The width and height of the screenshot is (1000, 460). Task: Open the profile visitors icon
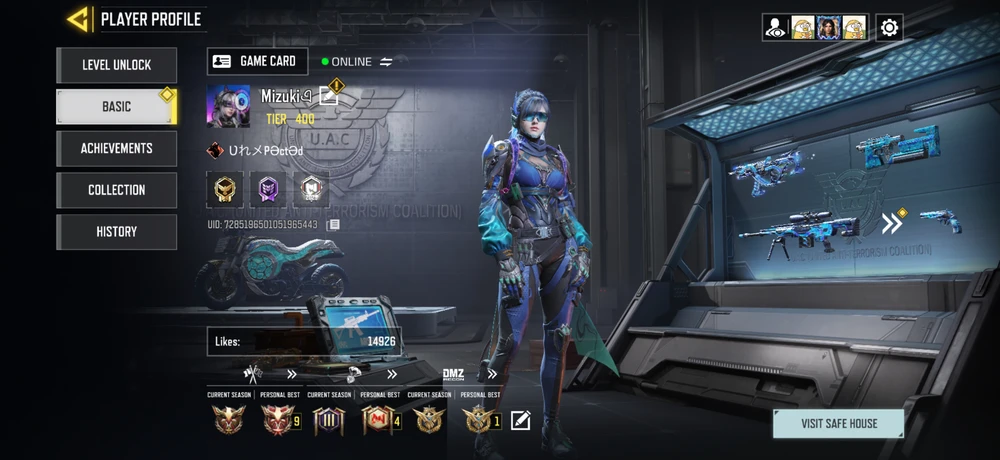pos(775,27)
